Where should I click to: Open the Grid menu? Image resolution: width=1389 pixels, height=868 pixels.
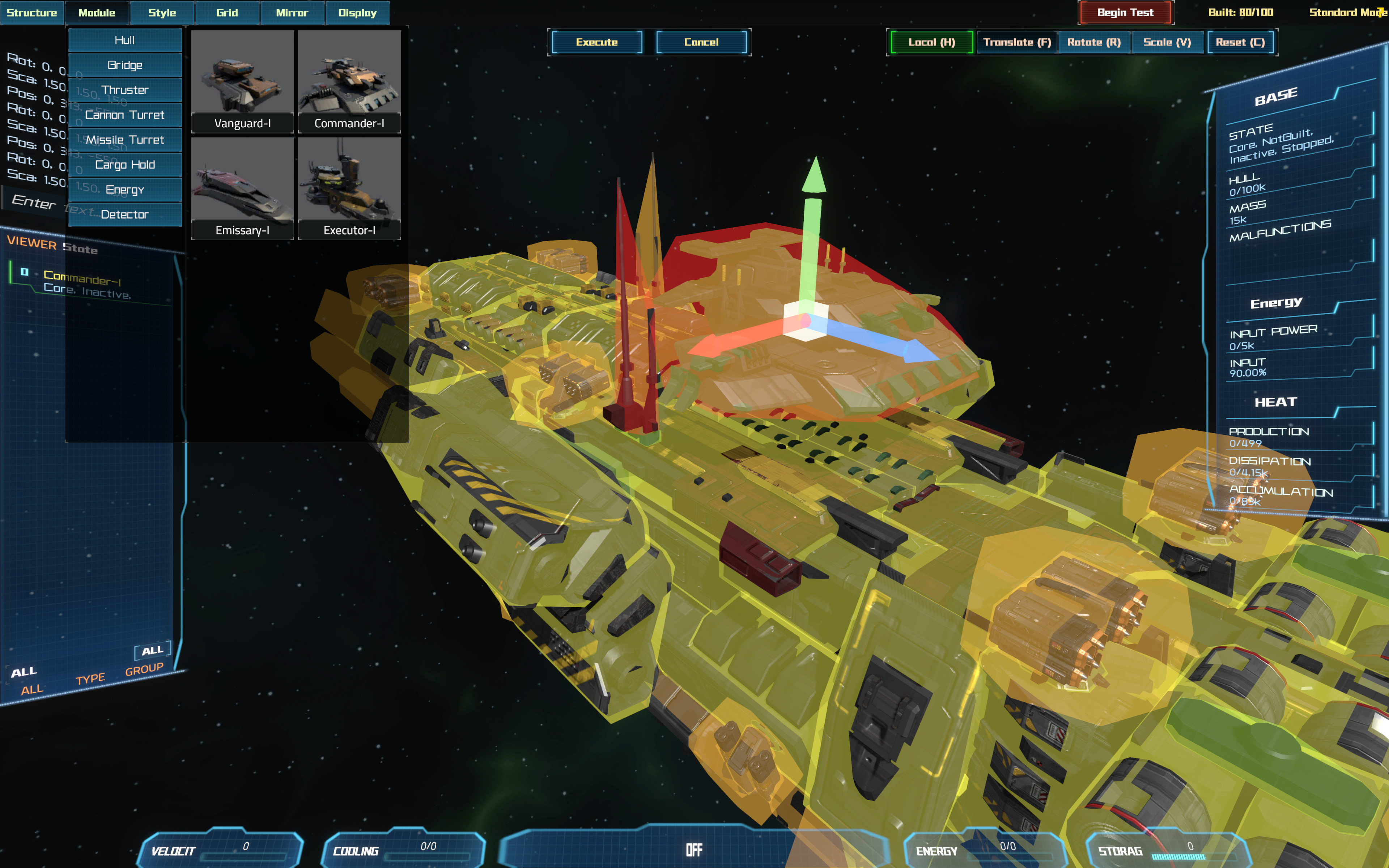[x=227, y=13]
